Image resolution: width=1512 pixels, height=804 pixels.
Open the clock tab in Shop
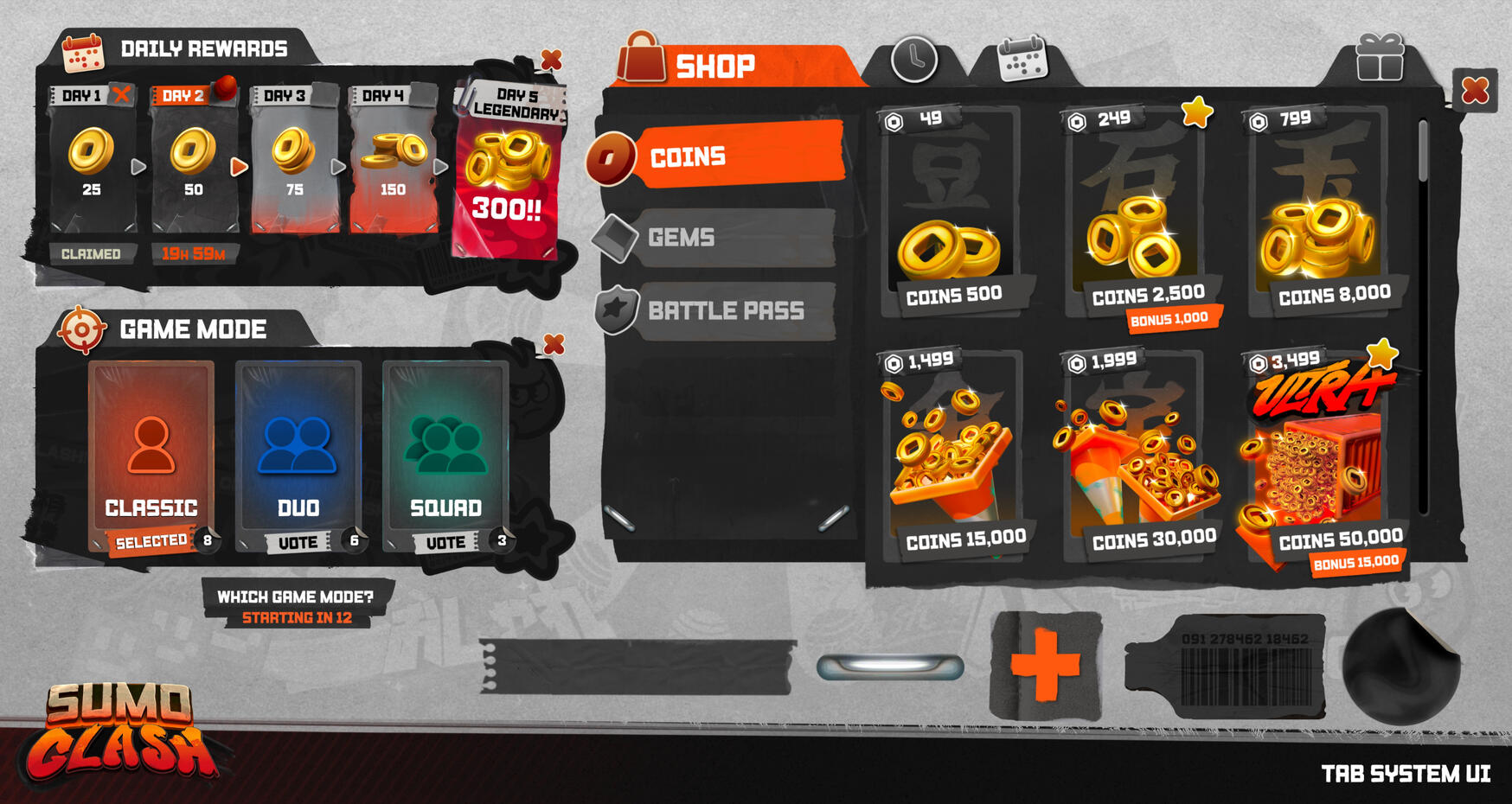[913, 61]
